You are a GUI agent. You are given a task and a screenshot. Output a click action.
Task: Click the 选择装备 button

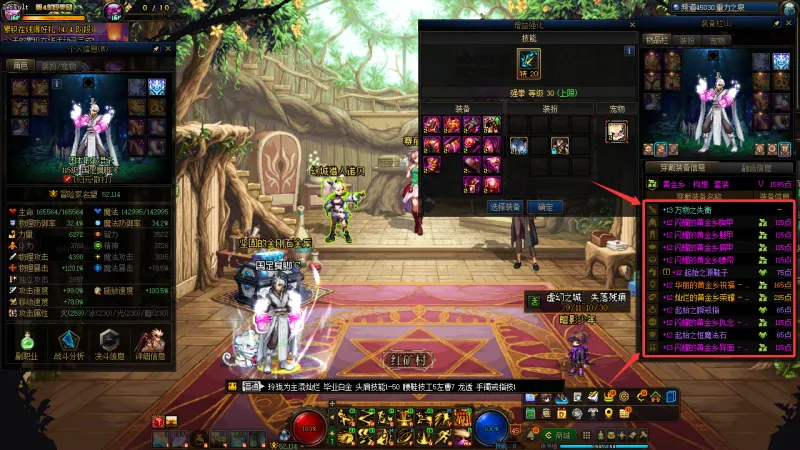pyautogui.click(x=504, y=207)
